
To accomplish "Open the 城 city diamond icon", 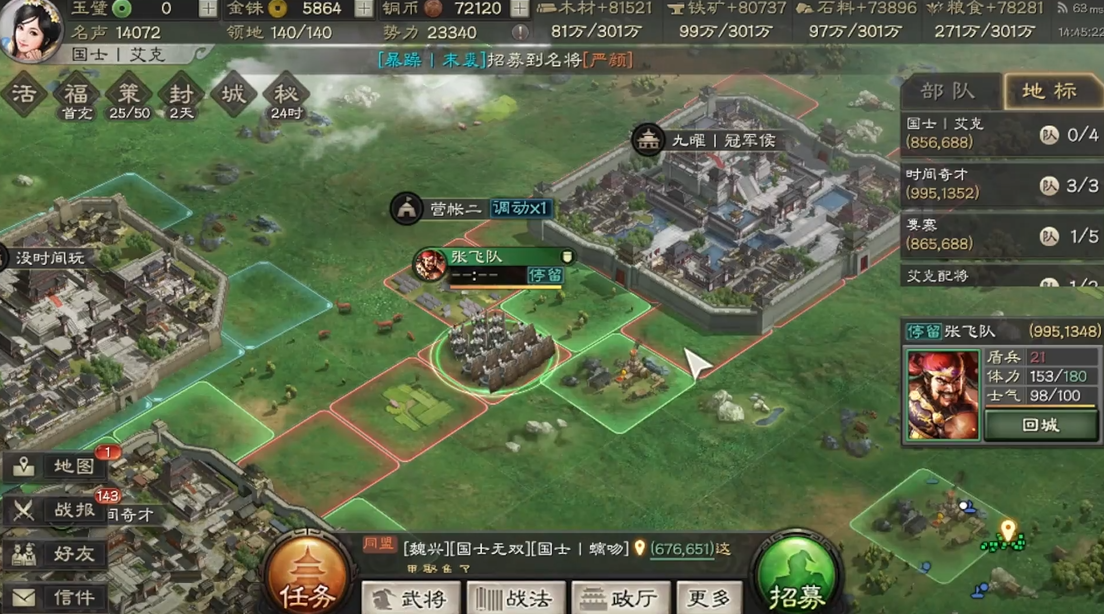I will pyautogui.click(x=233, y=94).
